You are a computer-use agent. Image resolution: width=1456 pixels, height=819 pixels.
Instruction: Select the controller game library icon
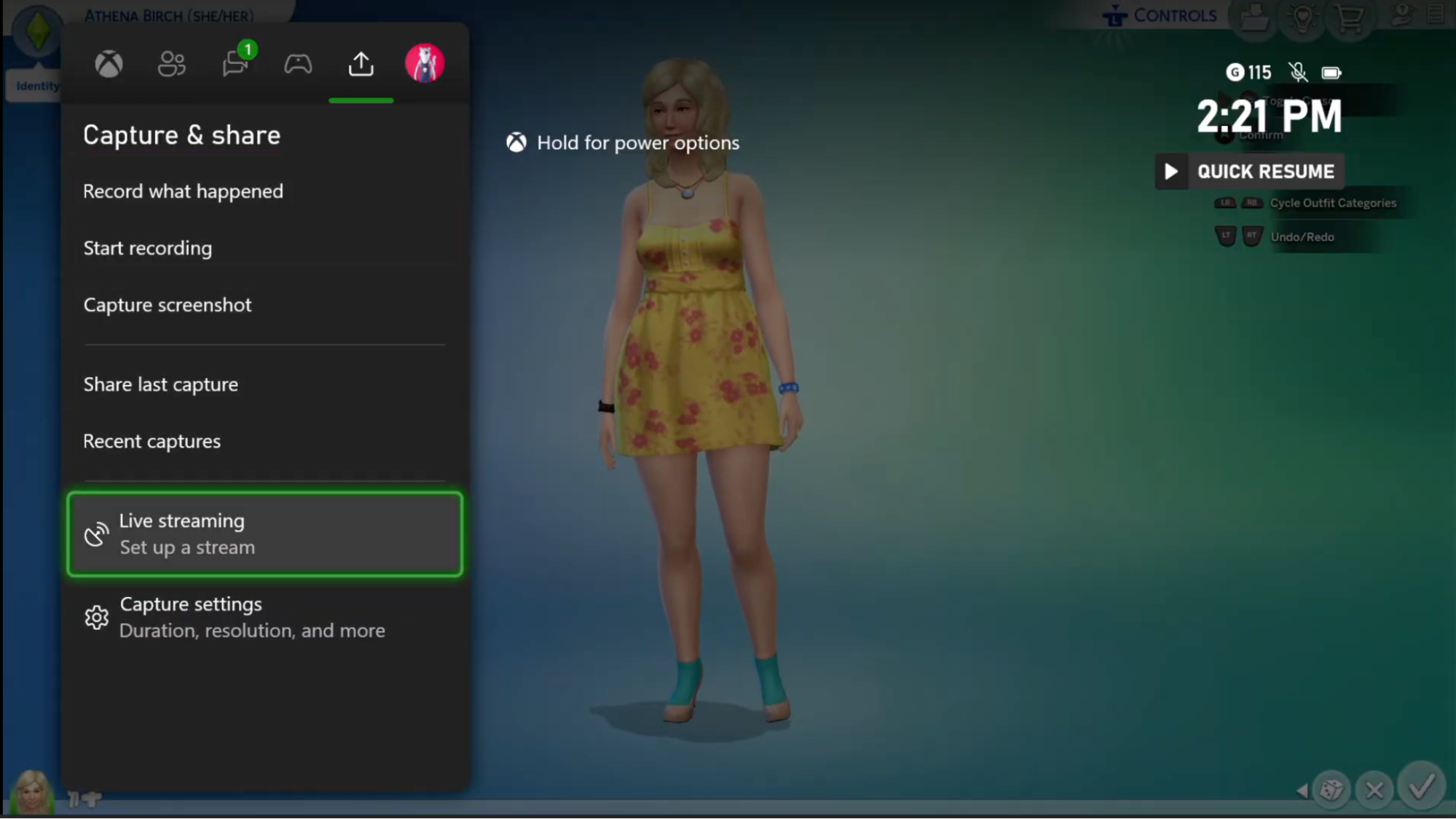click(297, 64)
